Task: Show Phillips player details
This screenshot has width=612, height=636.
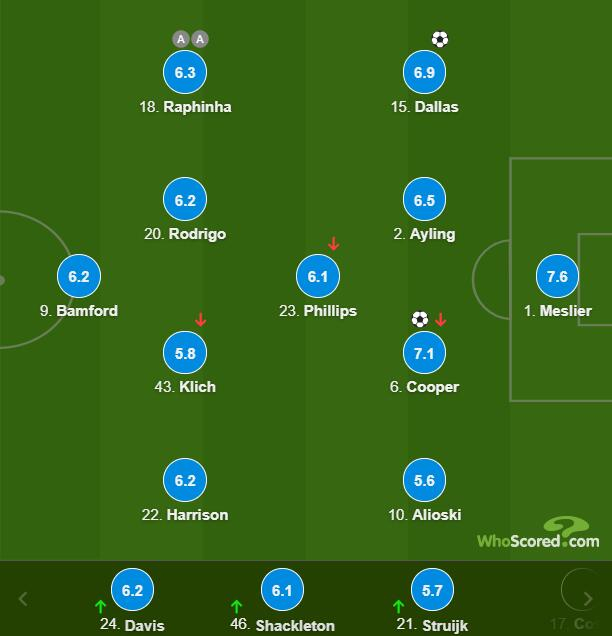Action: click(x=318, y=277)
